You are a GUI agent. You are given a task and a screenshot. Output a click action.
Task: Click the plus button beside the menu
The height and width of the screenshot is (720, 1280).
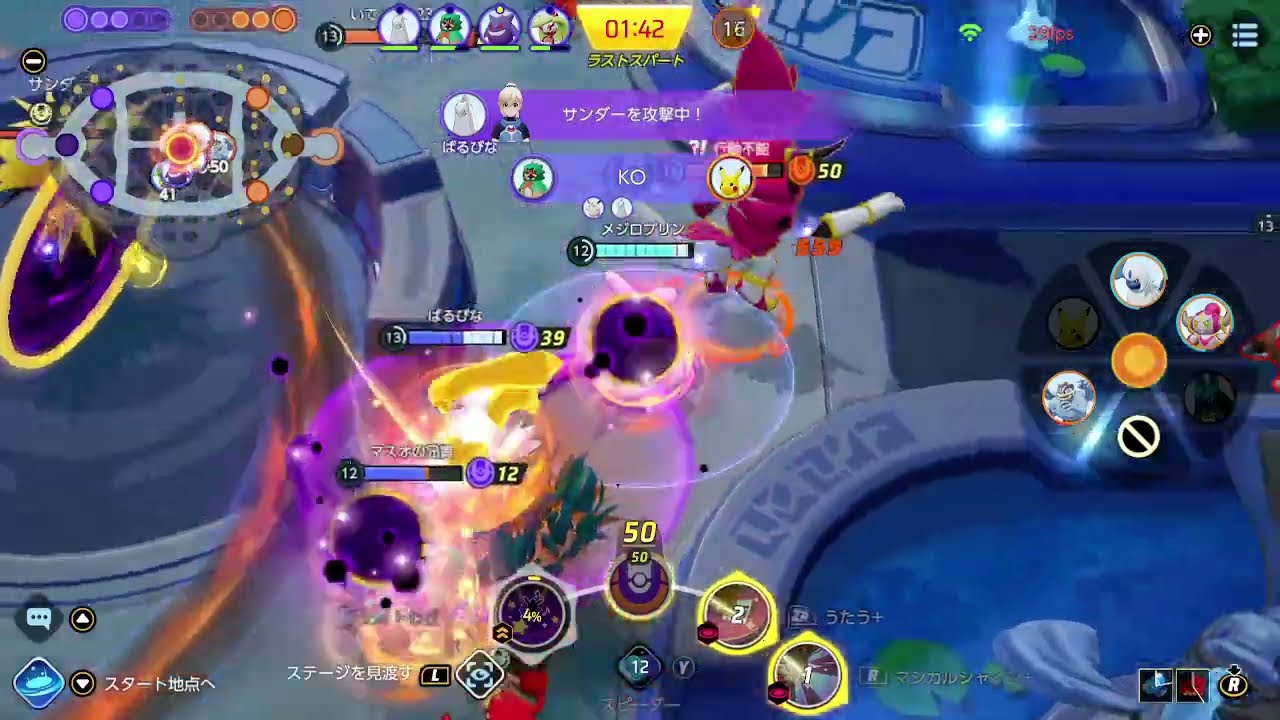(1200, 36)
